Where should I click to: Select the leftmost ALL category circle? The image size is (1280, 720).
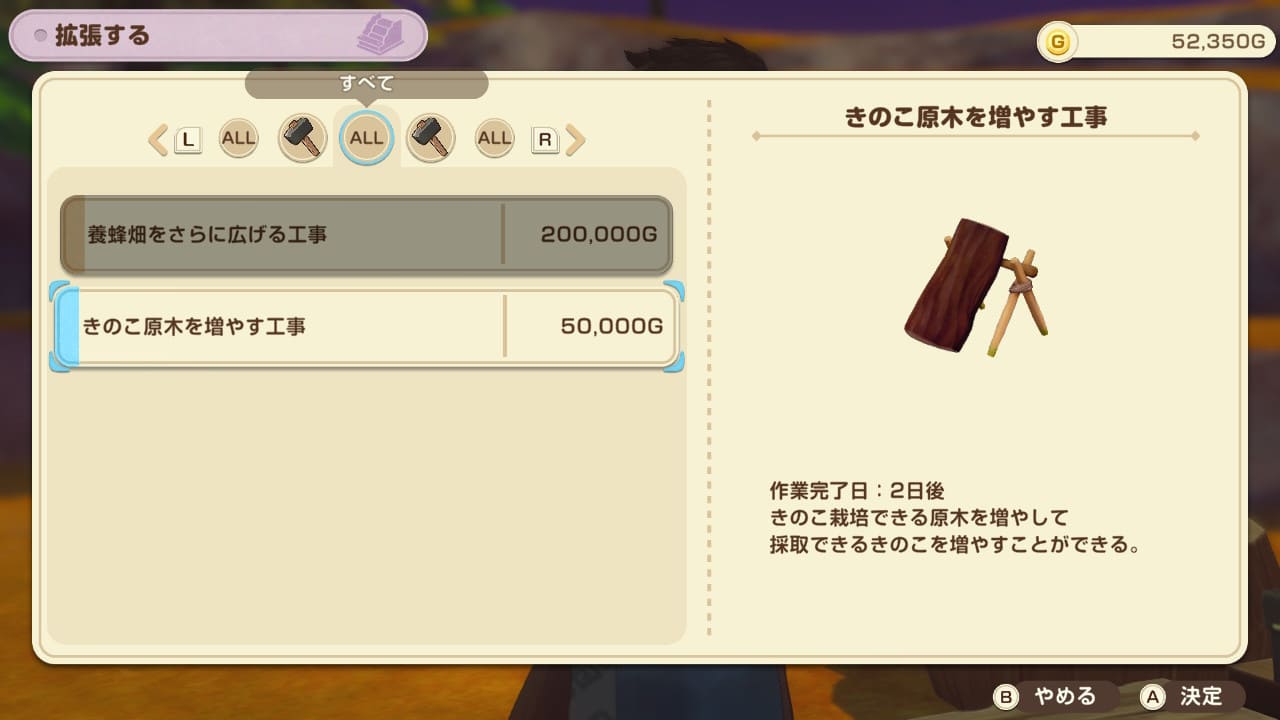tap(238, 137)
